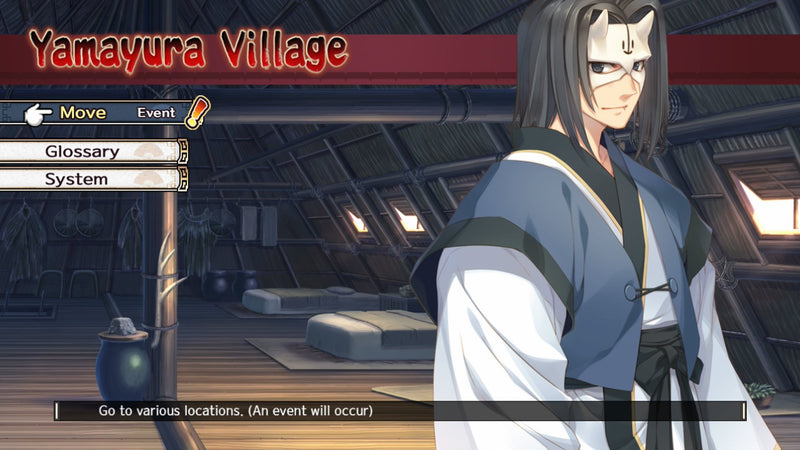Open the System menu
Image resolution: width=800 pixels, height=450 pixels.
click(77, 180)
